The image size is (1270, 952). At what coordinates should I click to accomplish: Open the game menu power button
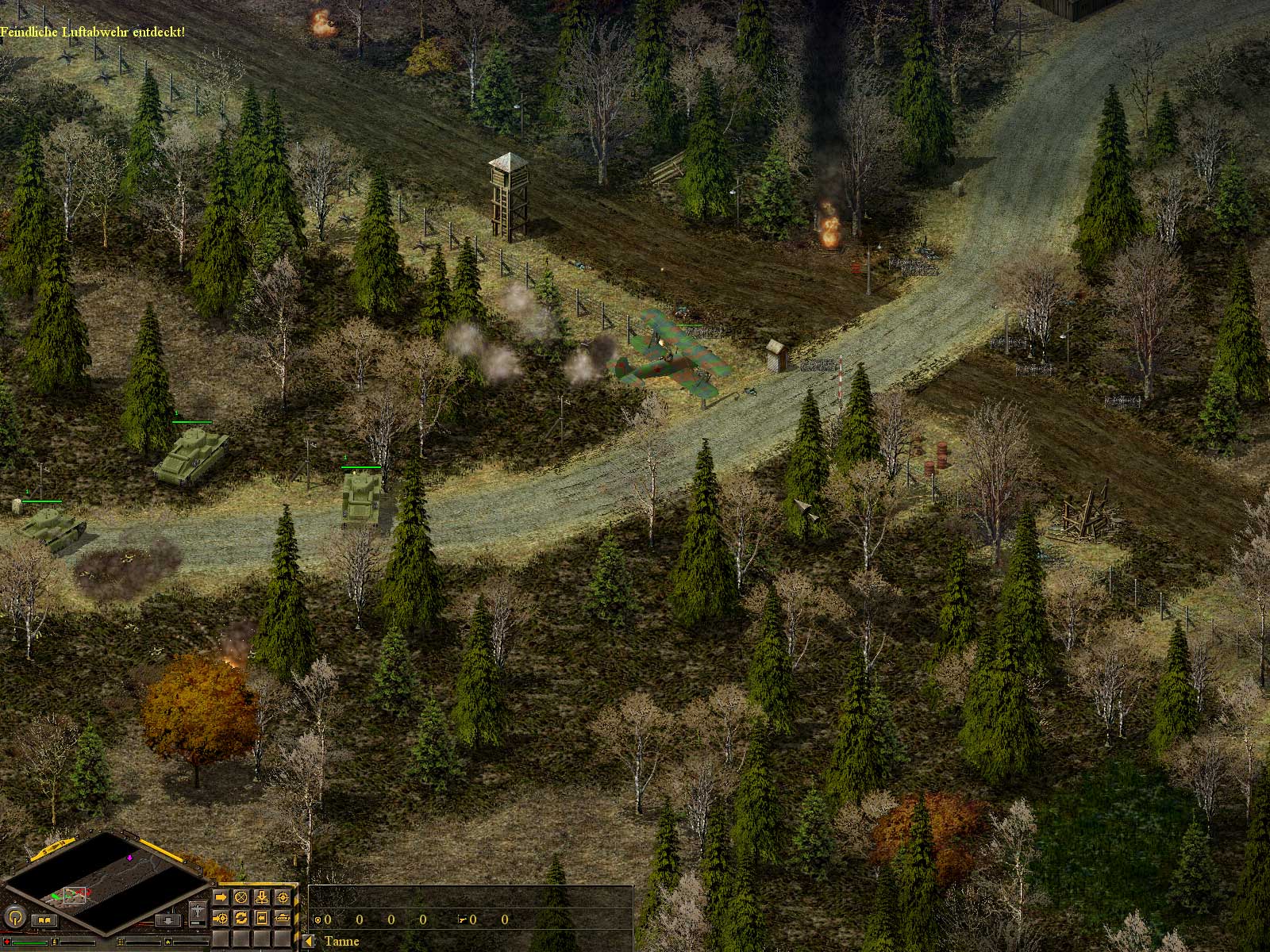[x=15, y=917]
